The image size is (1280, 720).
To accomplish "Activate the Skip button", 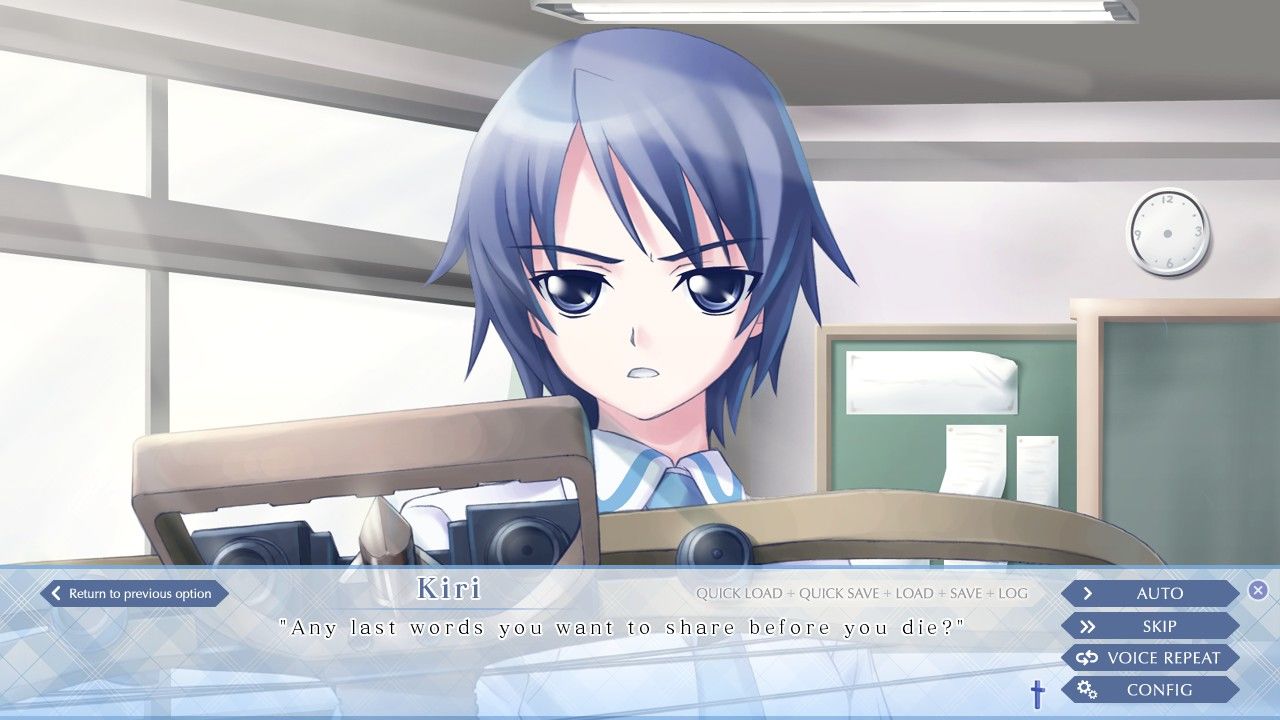I will coord(1150,626).
